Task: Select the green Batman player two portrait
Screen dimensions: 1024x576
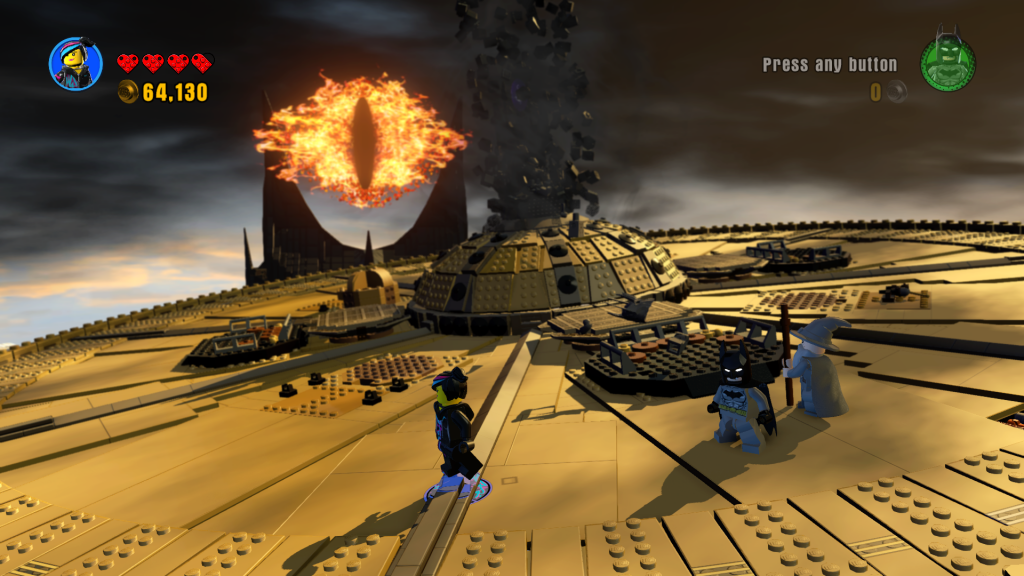Action: click(947, 64)
